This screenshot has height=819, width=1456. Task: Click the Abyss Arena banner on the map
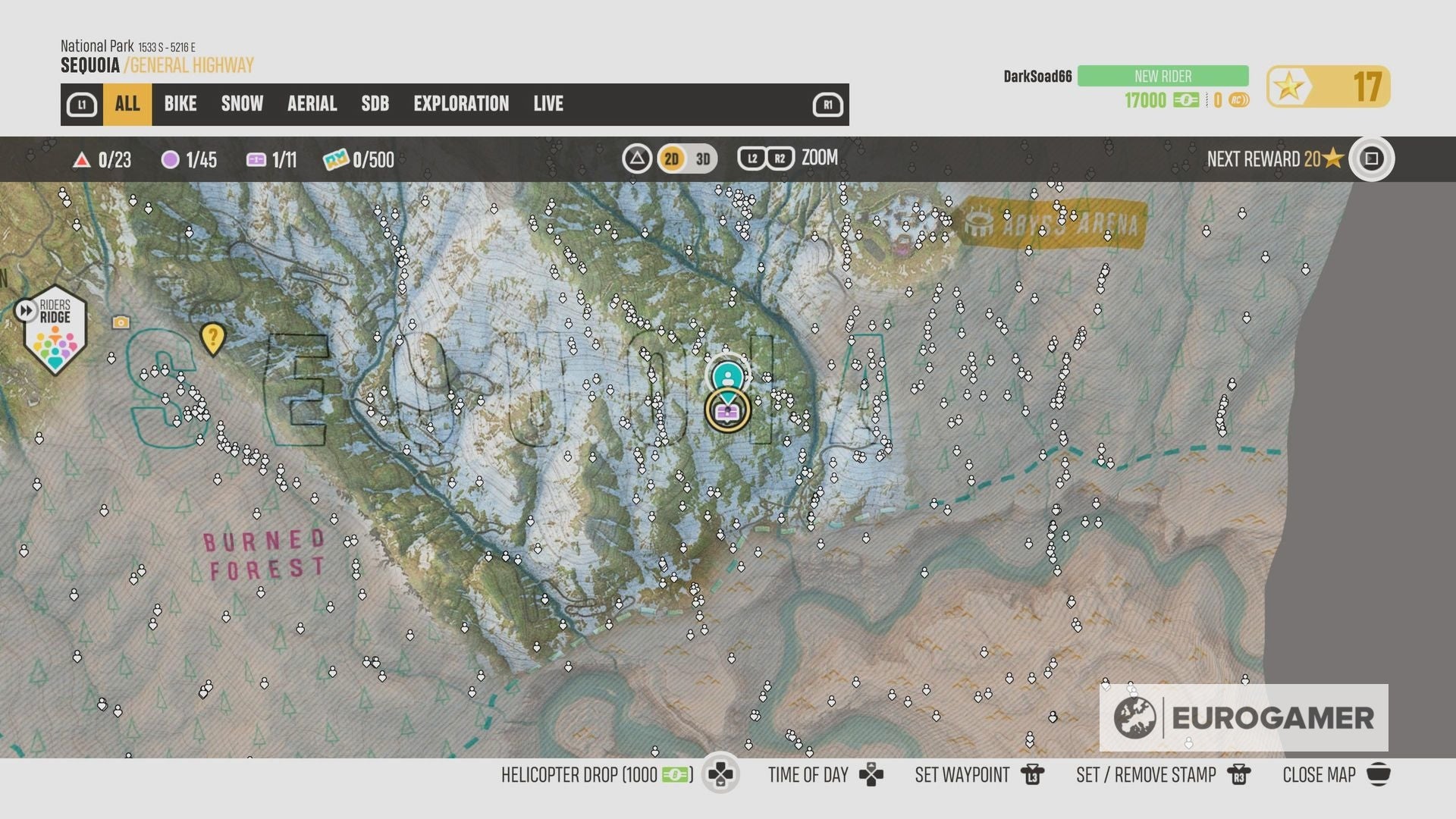tap(1054, 222)
